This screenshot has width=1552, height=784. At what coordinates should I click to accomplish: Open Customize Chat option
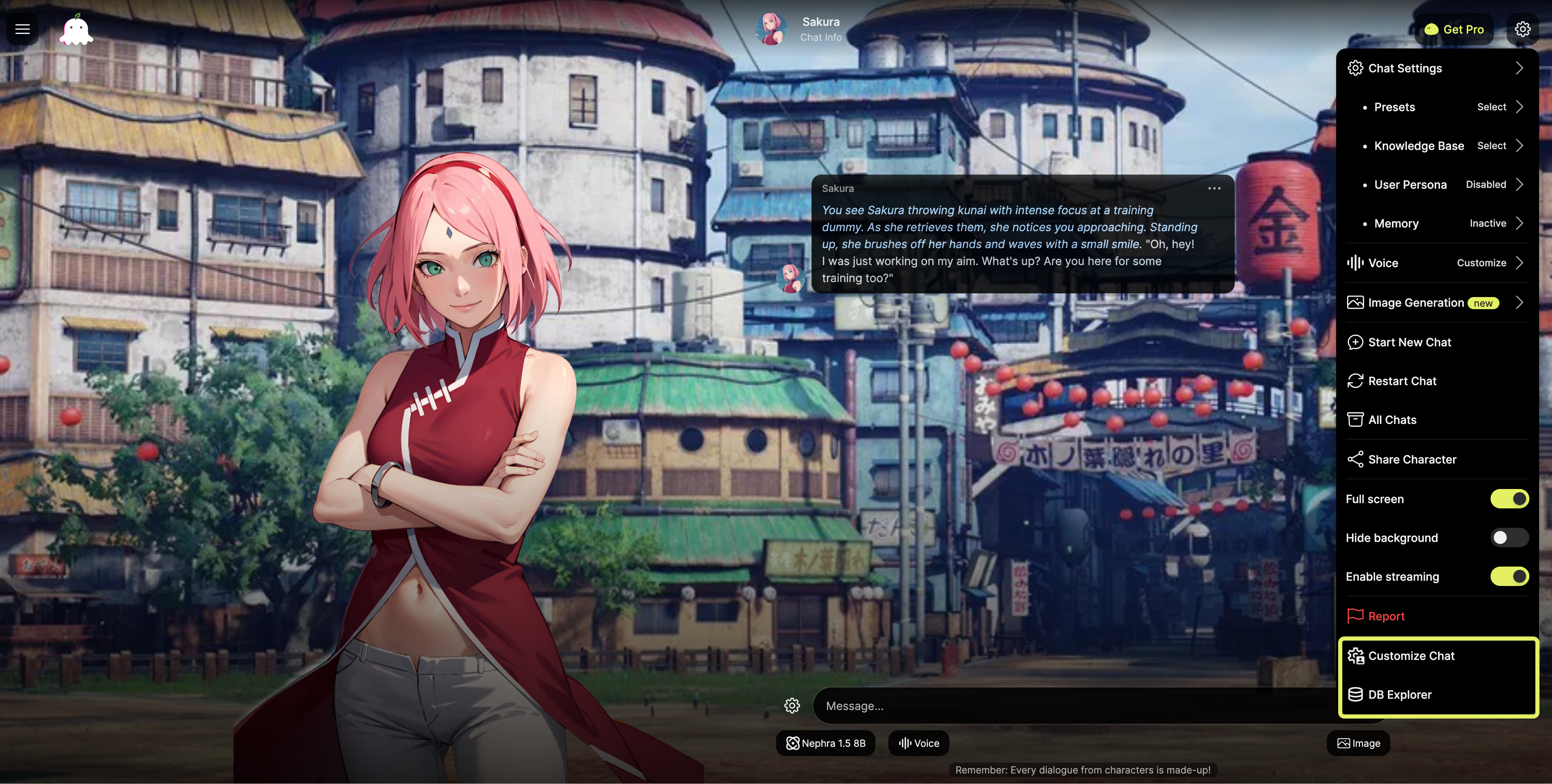pyautogui.click(x=1411, y=655)
